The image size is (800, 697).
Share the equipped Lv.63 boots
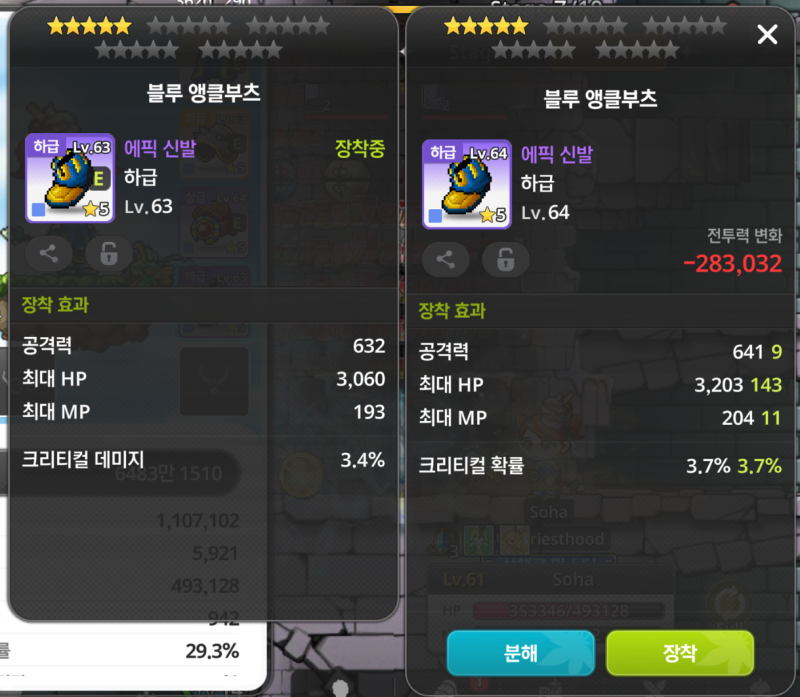click(x=48, y=254)
